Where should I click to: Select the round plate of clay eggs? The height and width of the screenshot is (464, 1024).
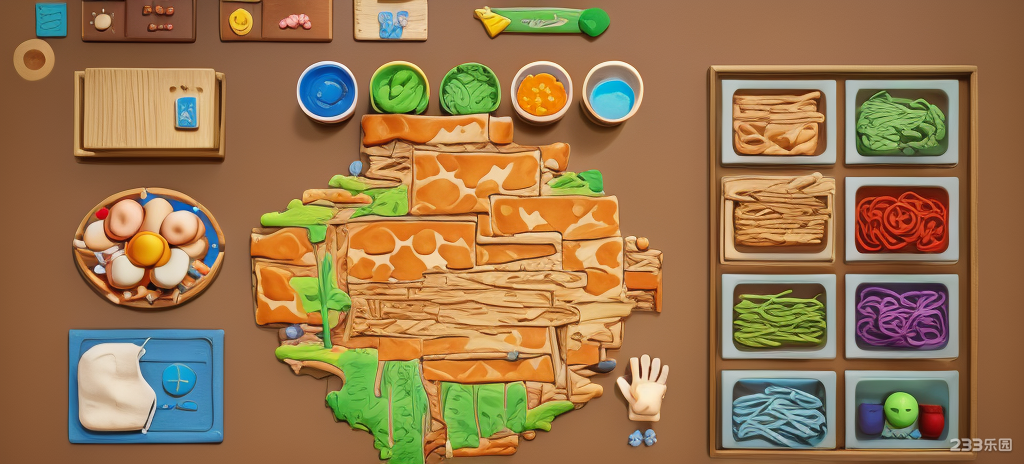click(149, 247)
